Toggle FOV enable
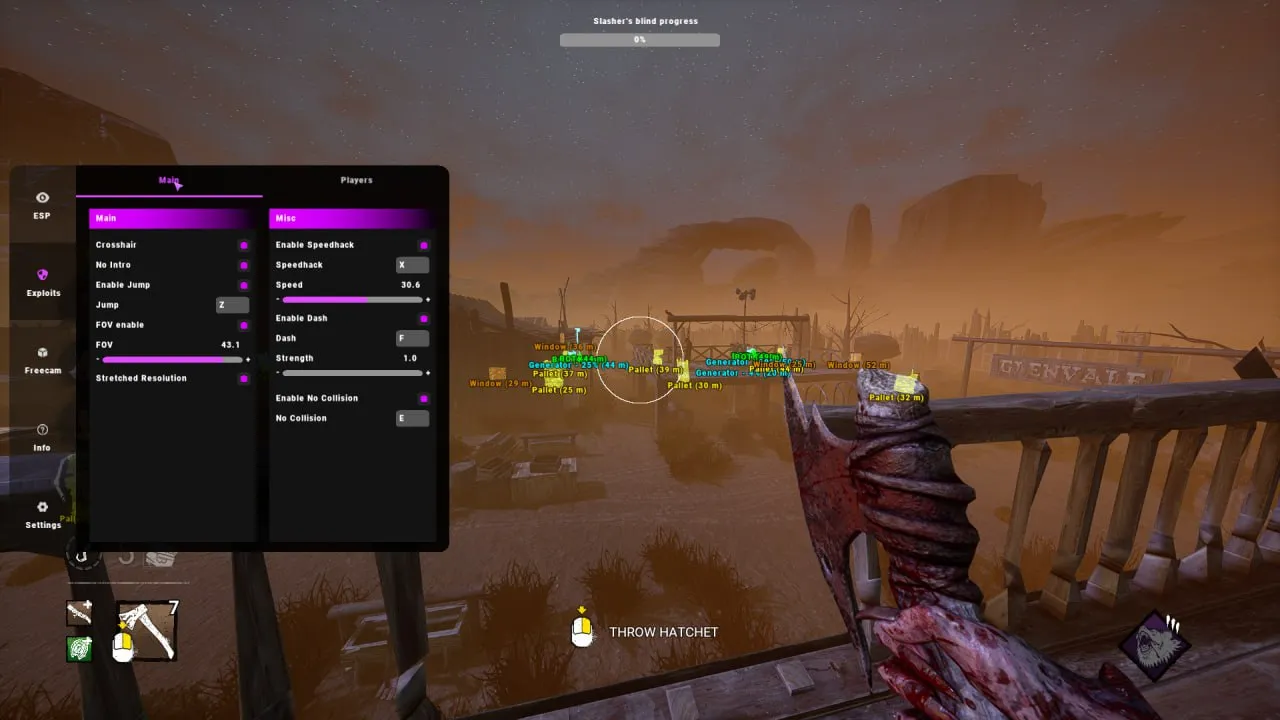 (x=243, y=325)
